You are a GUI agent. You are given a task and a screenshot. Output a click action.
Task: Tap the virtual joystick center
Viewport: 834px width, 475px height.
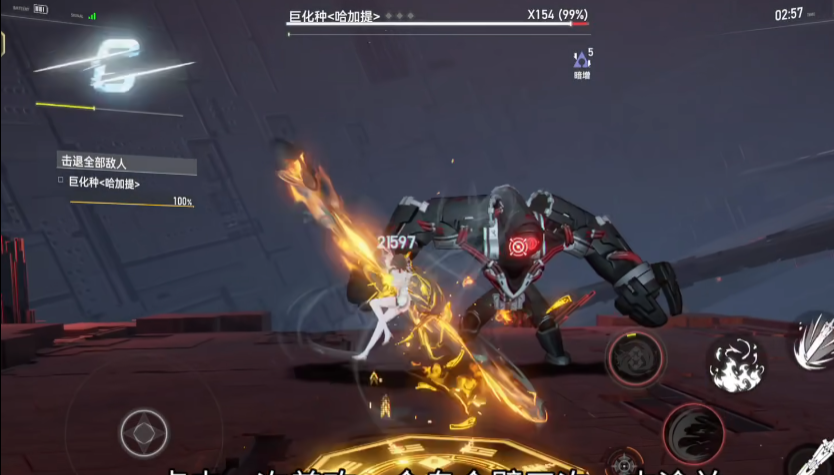144,433
